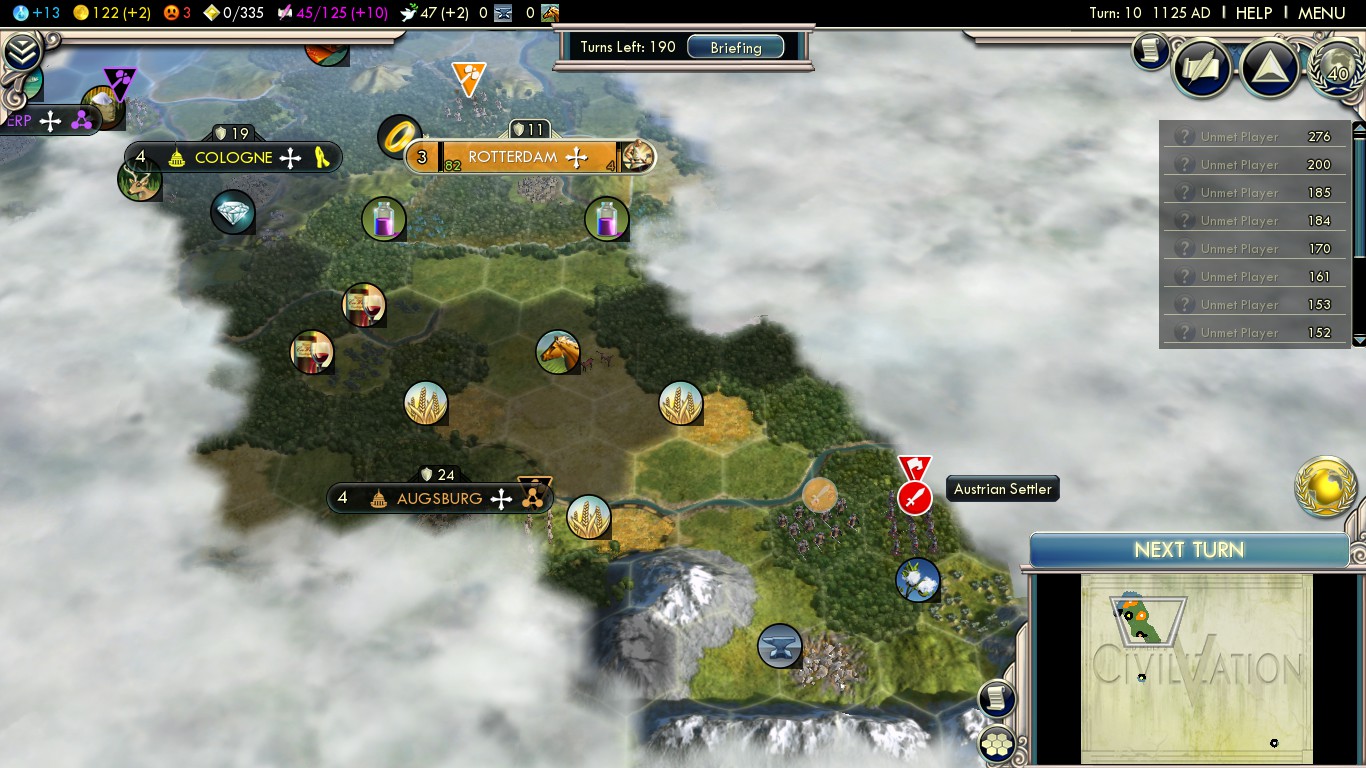Click the minimap to move the camera
The width and height of the screenshot is (1366, 768).
tap(1196, 668)
